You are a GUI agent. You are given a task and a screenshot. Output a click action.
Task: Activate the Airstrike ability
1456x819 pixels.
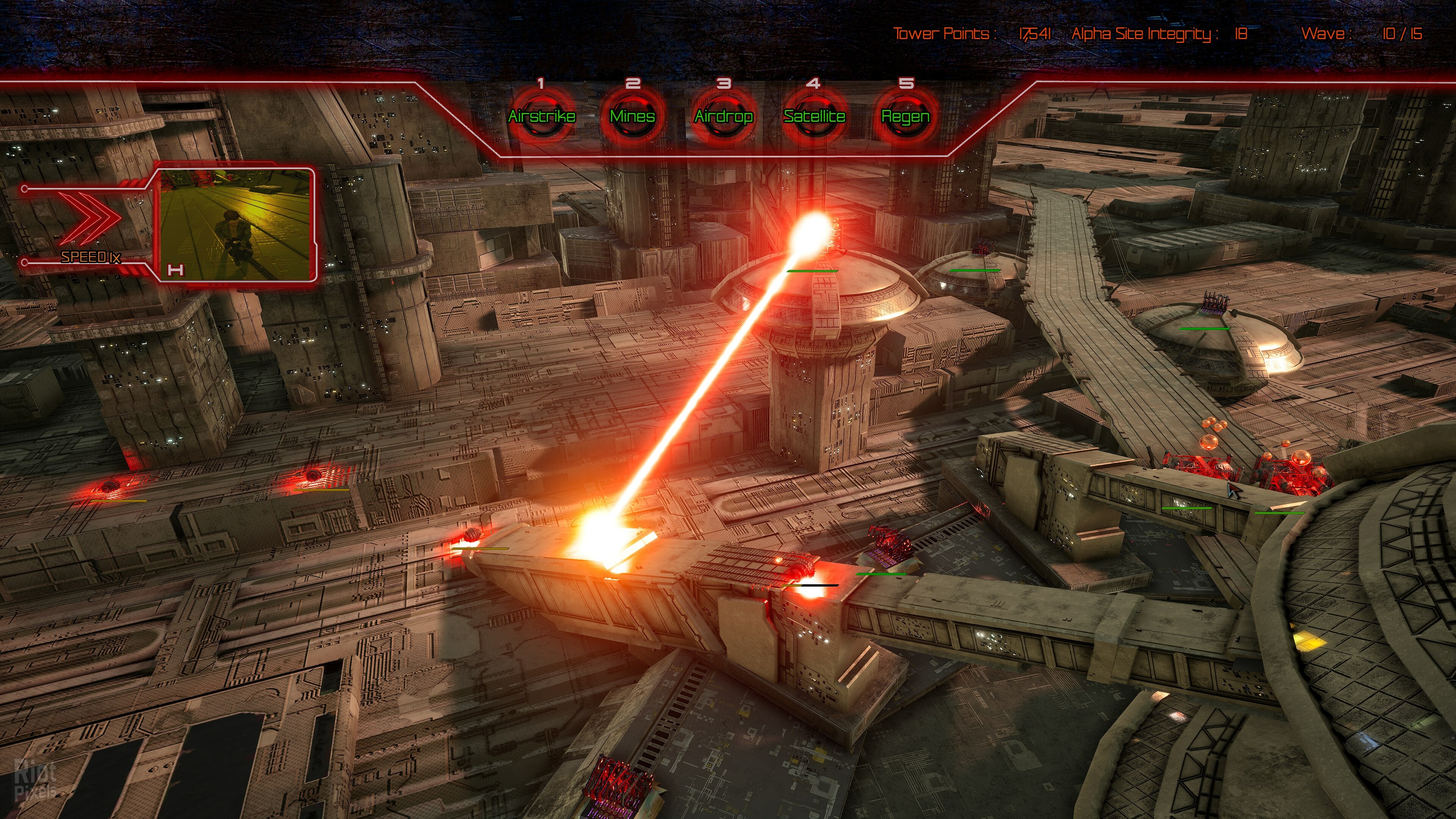click(x=541, y=116)
